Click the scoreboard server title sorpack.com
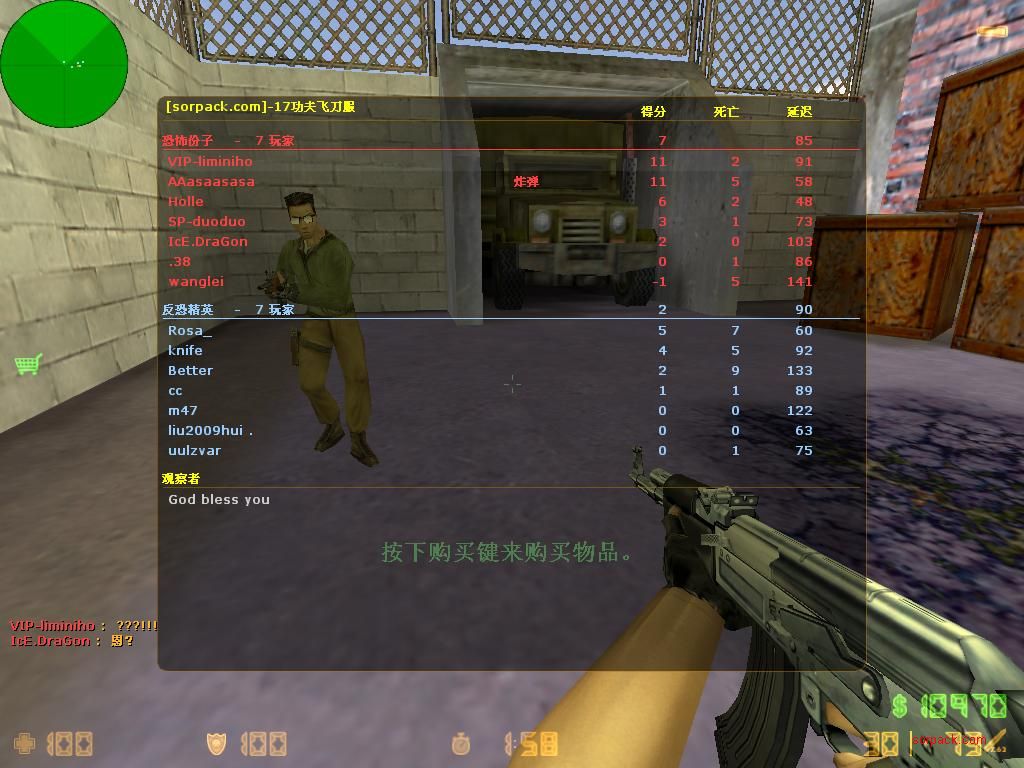1024x768 pixels. [260, 107]
